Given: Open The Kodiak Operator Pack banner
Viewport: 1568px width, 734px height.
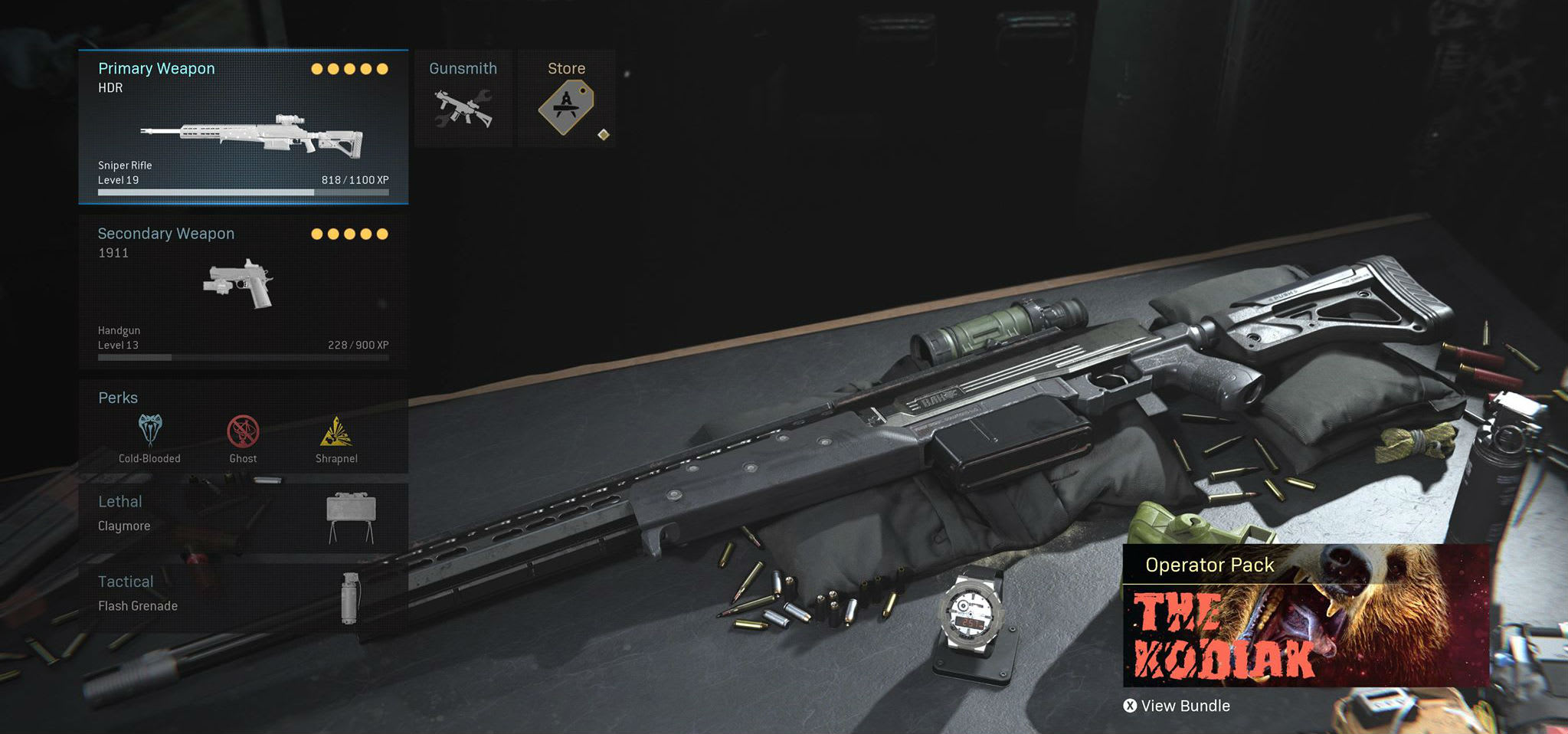Looking at the screenshot, I should [x=1305, y=615].
